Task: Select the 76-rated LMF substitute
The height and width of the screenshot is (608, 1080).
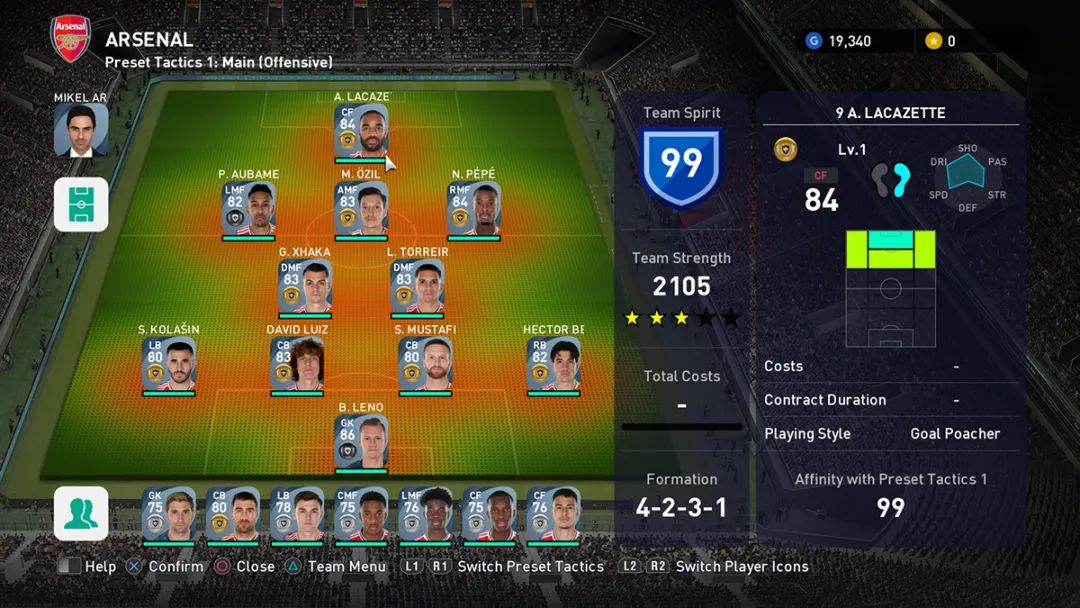Action: [425, 514]
